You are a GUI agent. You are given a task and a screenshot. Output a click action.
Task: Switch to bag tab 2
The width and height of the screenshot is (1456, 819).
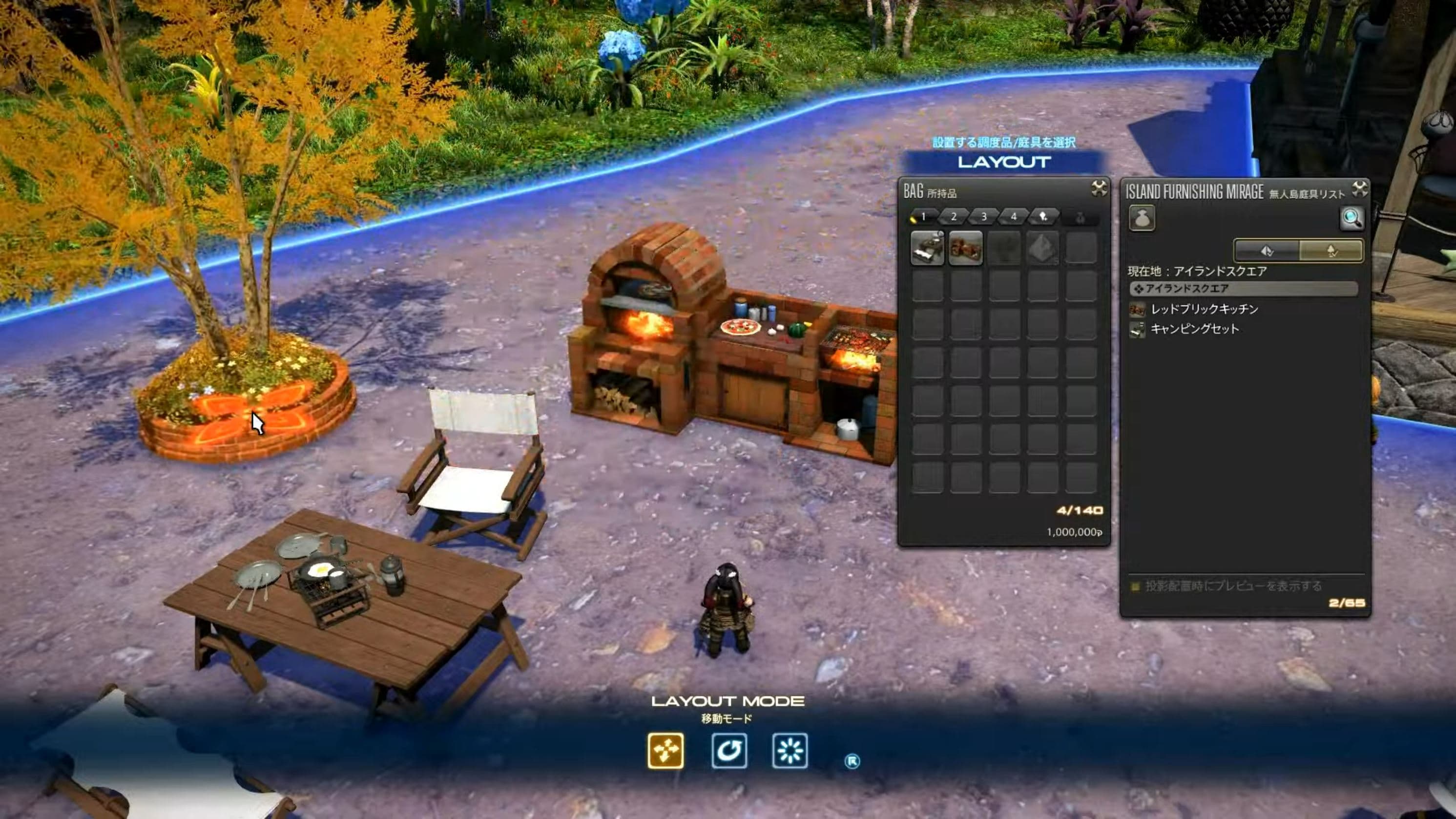tap(954, 216)
